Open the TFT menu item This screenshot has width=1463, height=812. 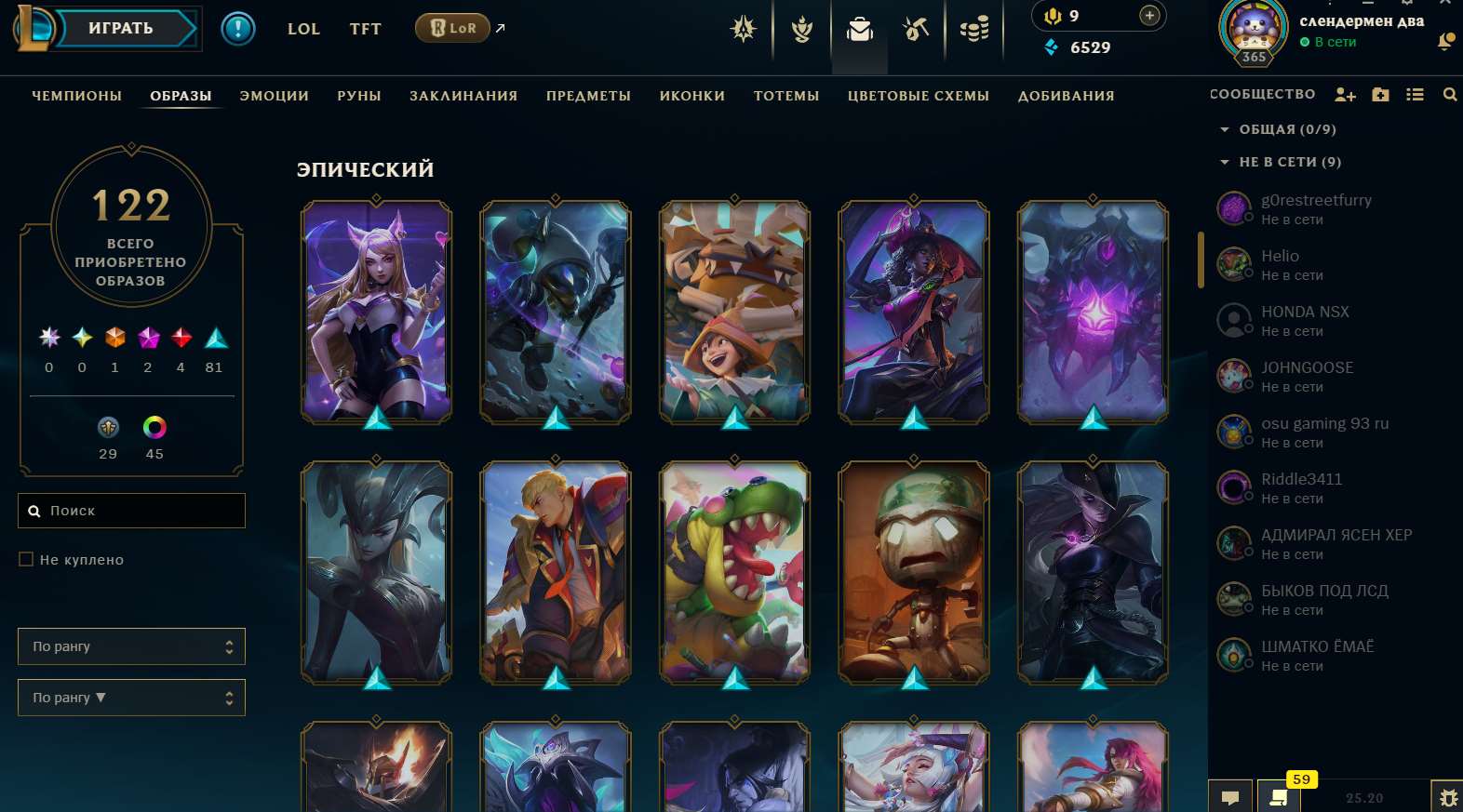pos(365,29)
